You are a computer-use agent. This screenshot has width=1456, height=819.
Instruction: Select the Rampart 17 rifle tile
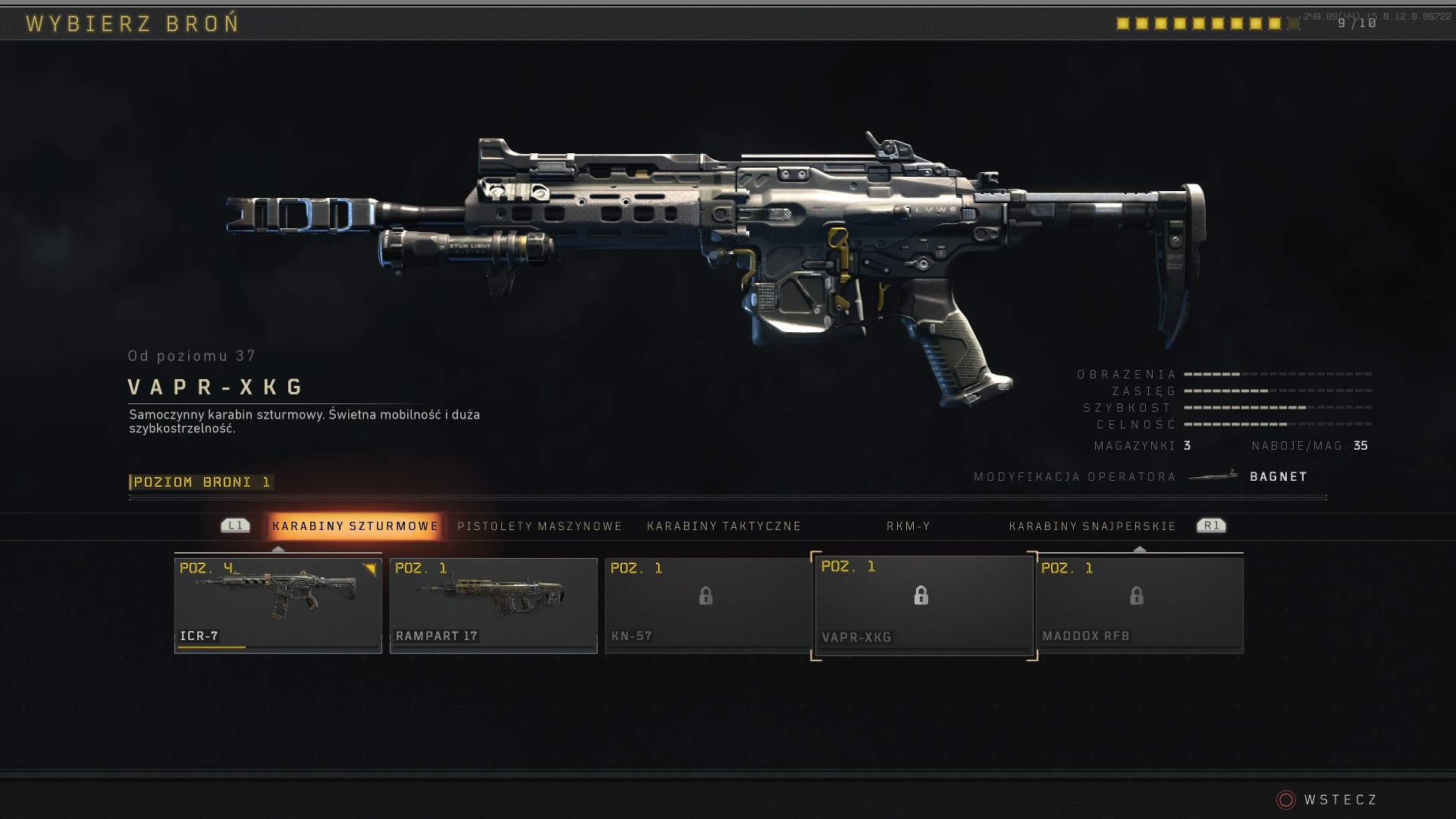pos(493,604)
